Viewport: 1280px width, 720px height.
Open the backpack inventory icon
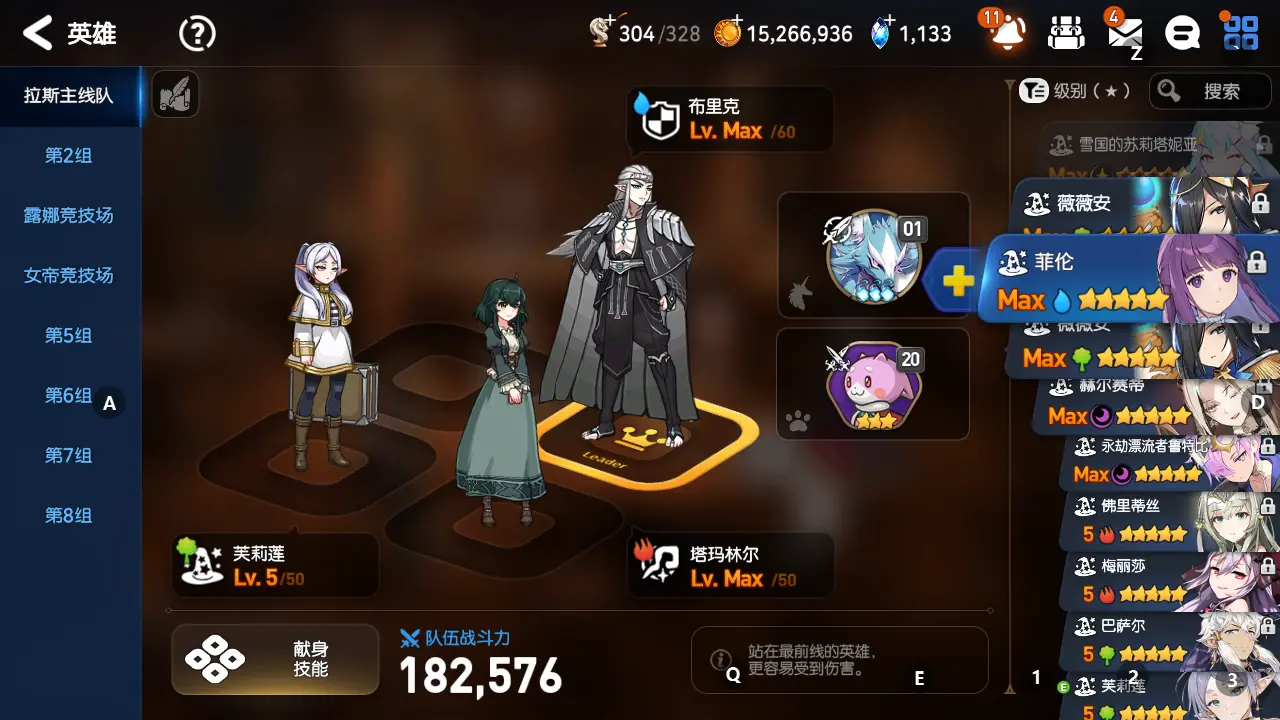tap(1065, 33)
